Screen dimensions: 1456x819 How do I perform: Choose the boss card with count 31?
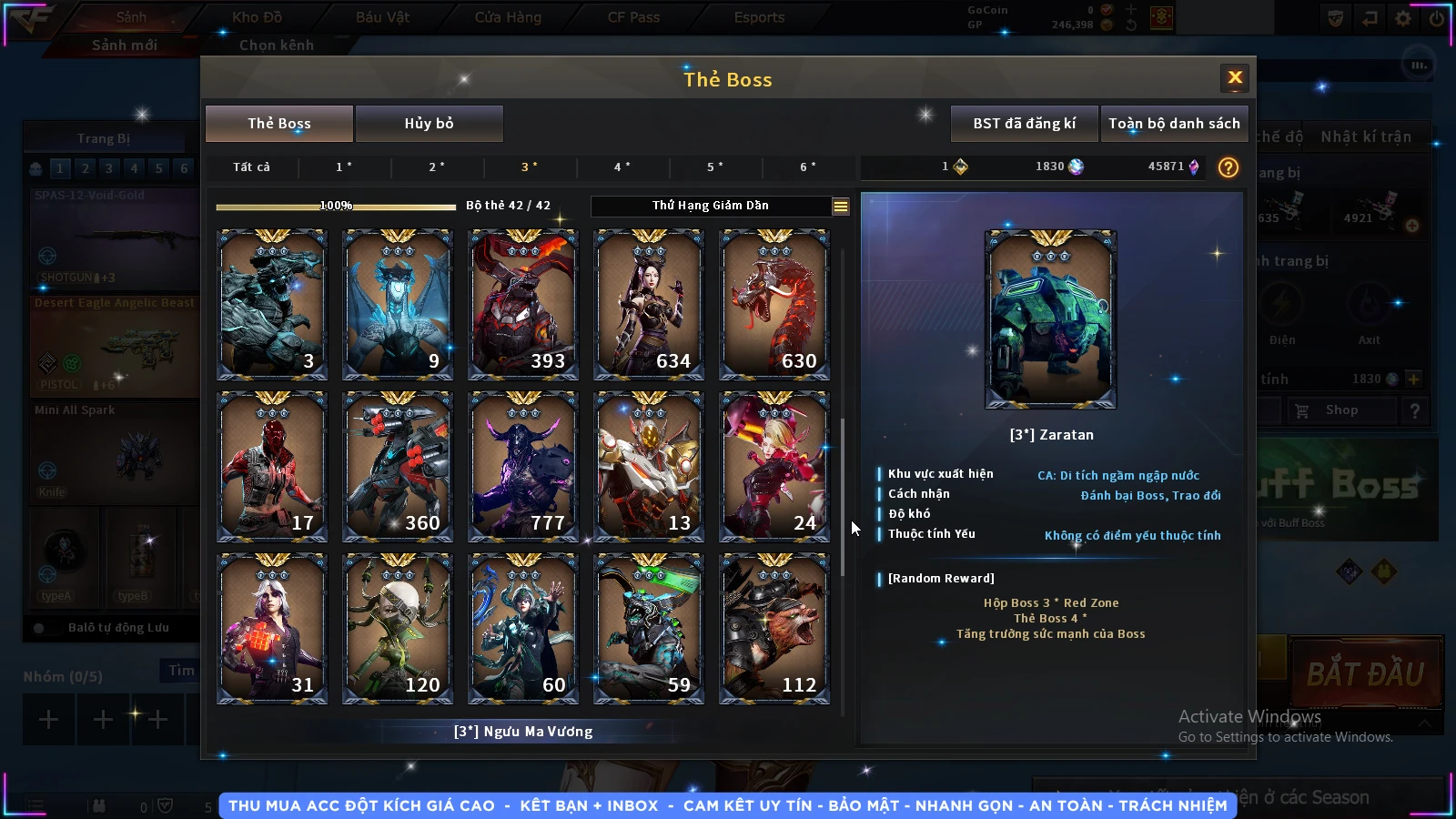tap(272, 629)
